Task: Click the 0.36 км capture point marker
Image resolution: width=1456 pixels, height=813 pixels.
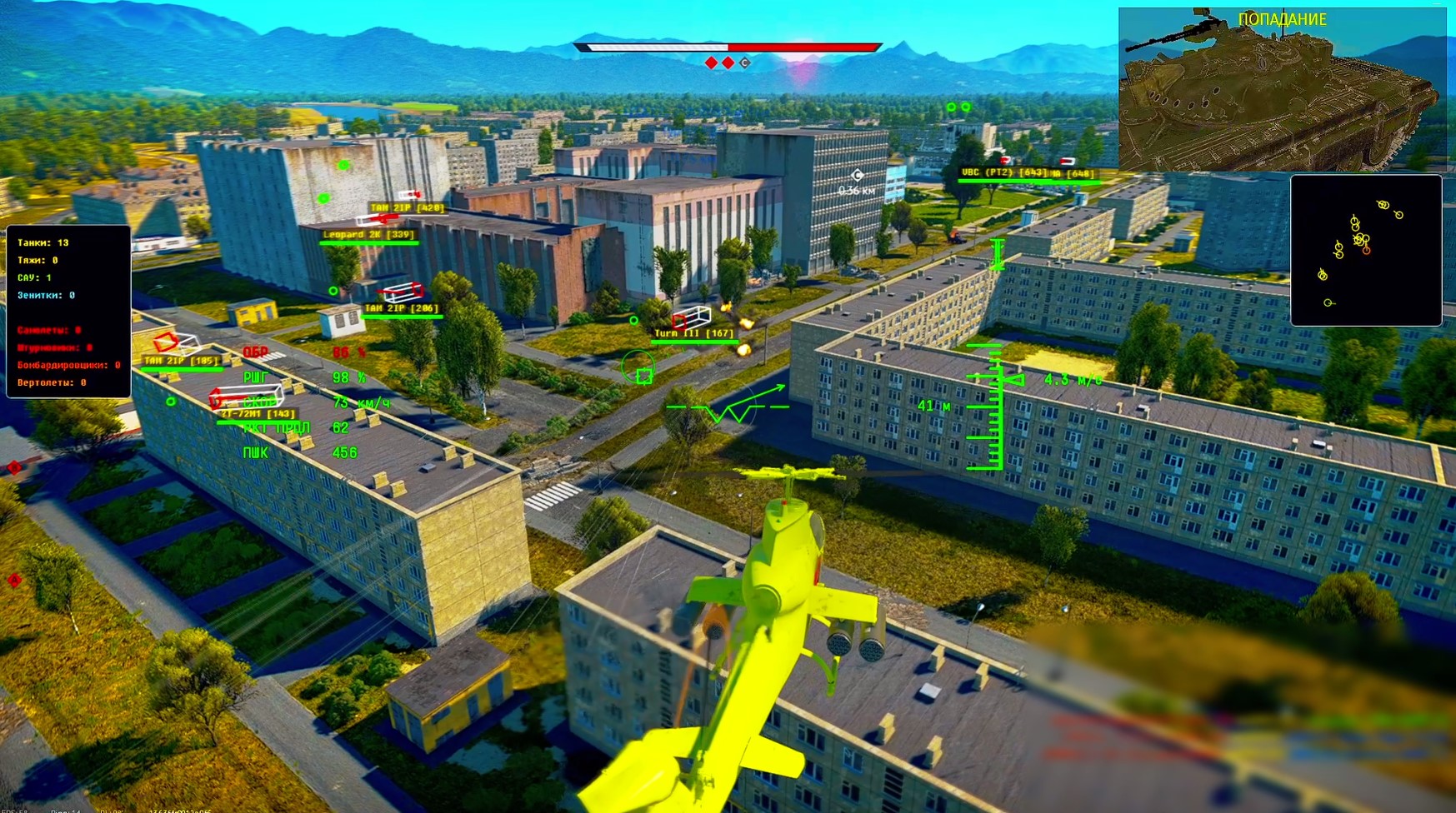Action: 857,176
